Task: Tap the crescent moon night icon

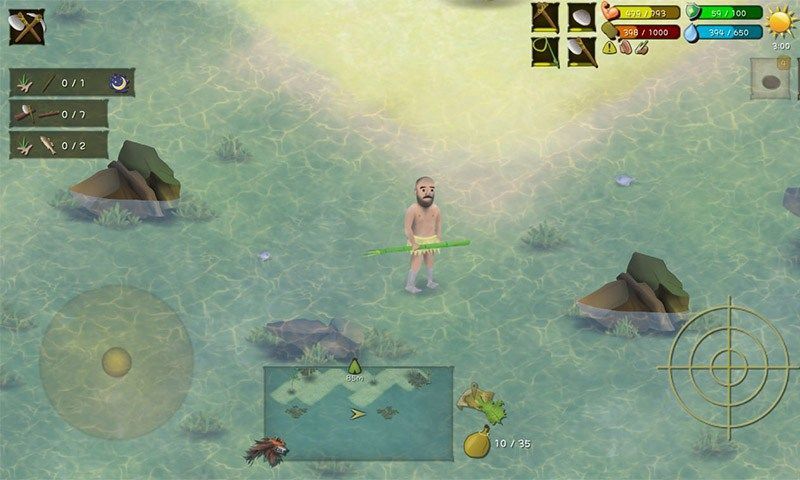Action: click(121, 82)
